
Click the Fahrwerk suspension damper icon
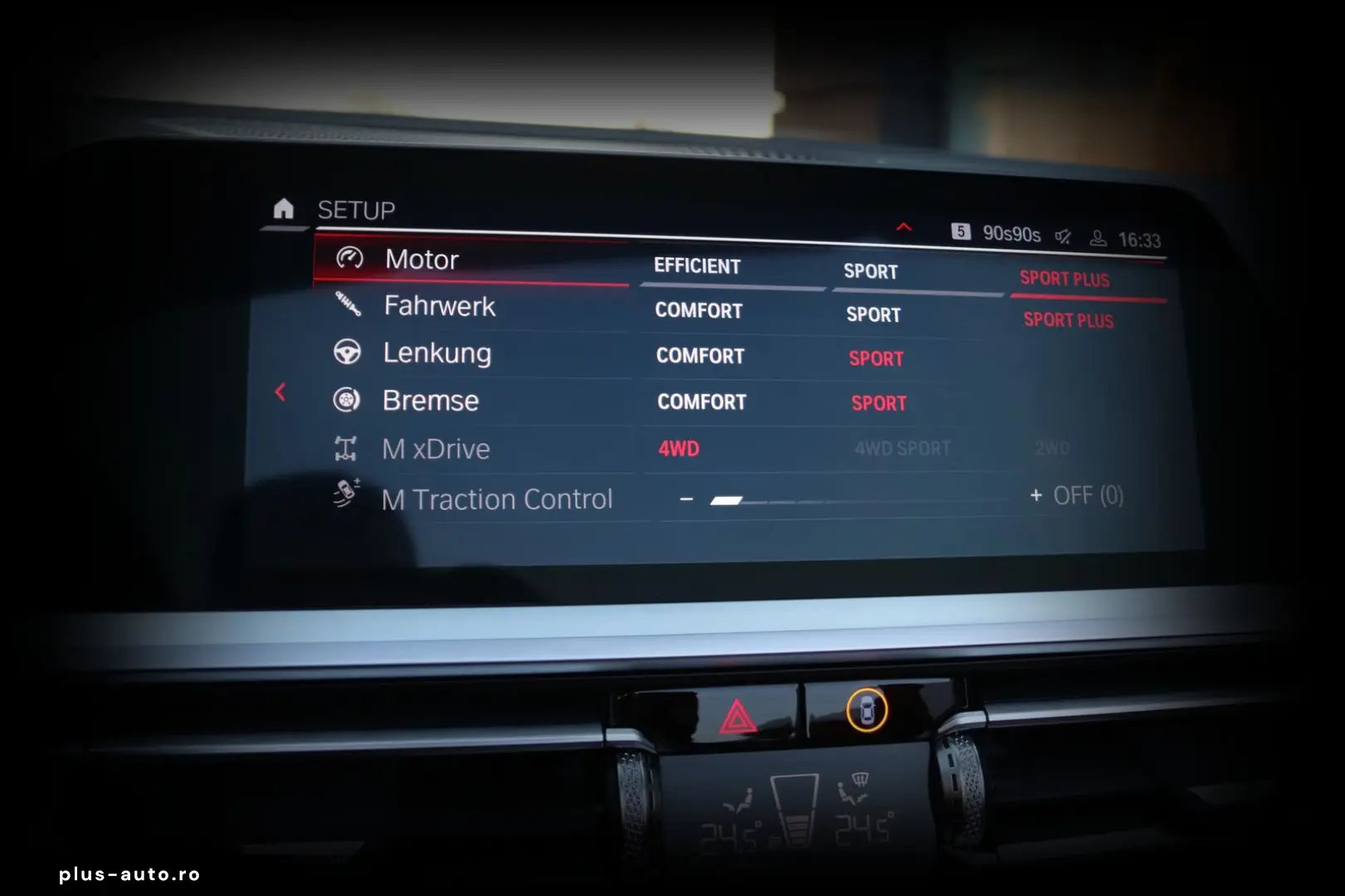[x=349, y=306]
